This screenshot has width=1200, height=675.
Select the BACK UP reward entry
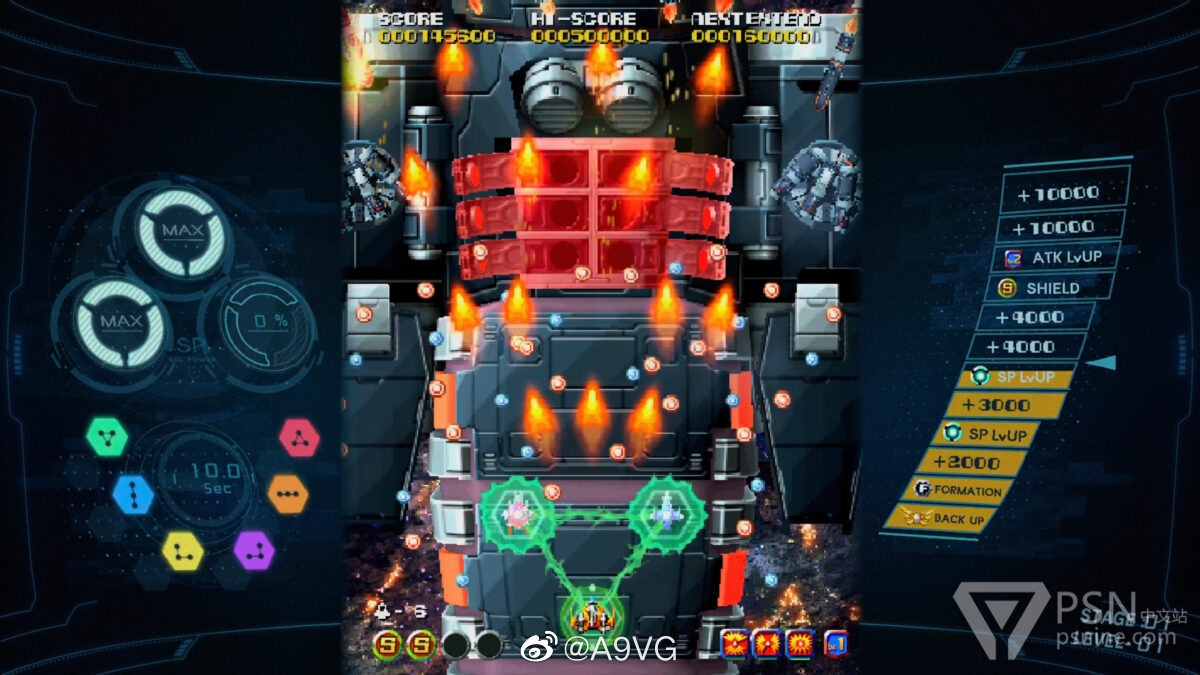[946, 519]
